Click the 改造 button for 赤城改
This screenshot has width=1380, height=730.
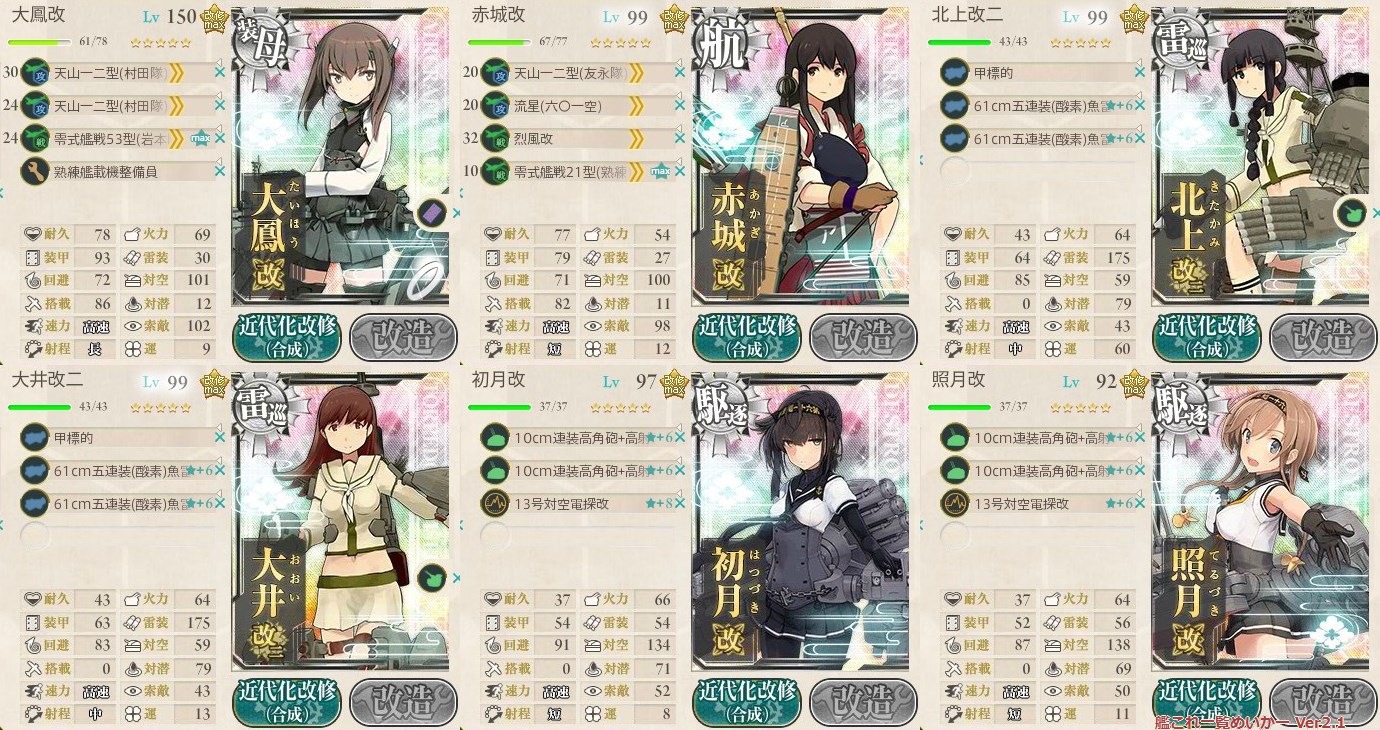click(x=863, y=338)
